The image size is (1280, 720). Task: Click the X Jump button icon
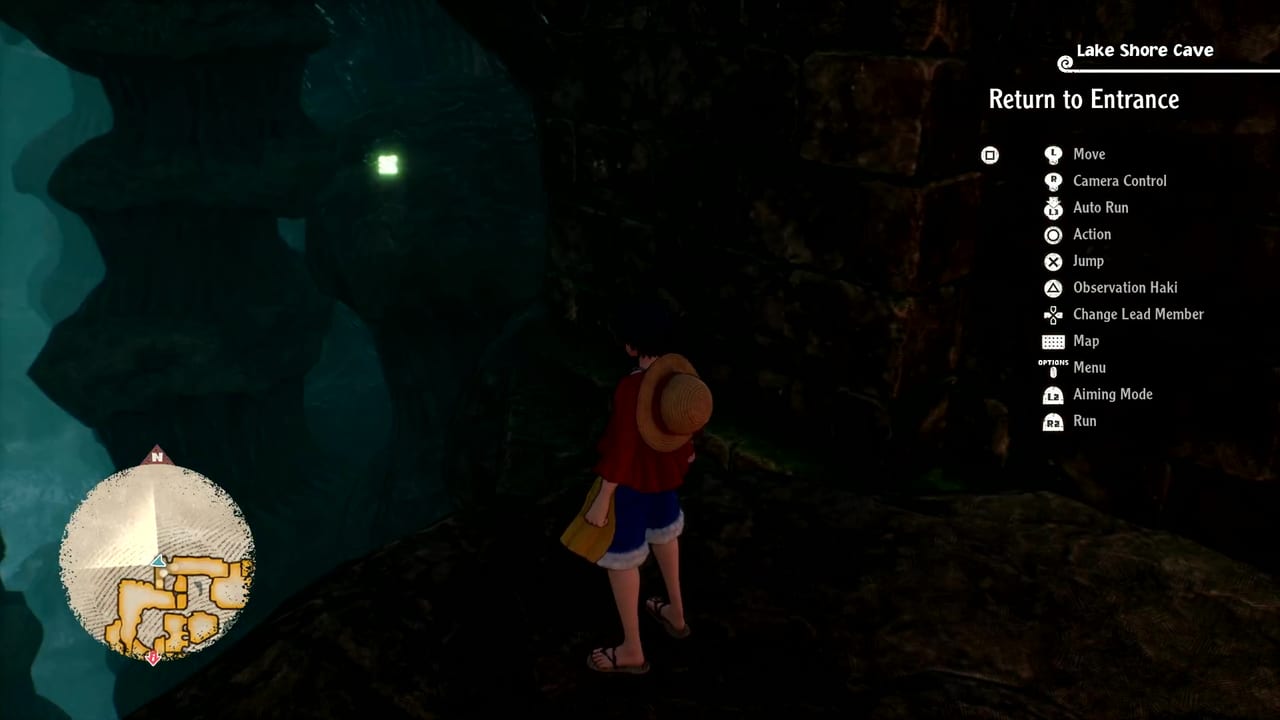tap(1053, 261)
